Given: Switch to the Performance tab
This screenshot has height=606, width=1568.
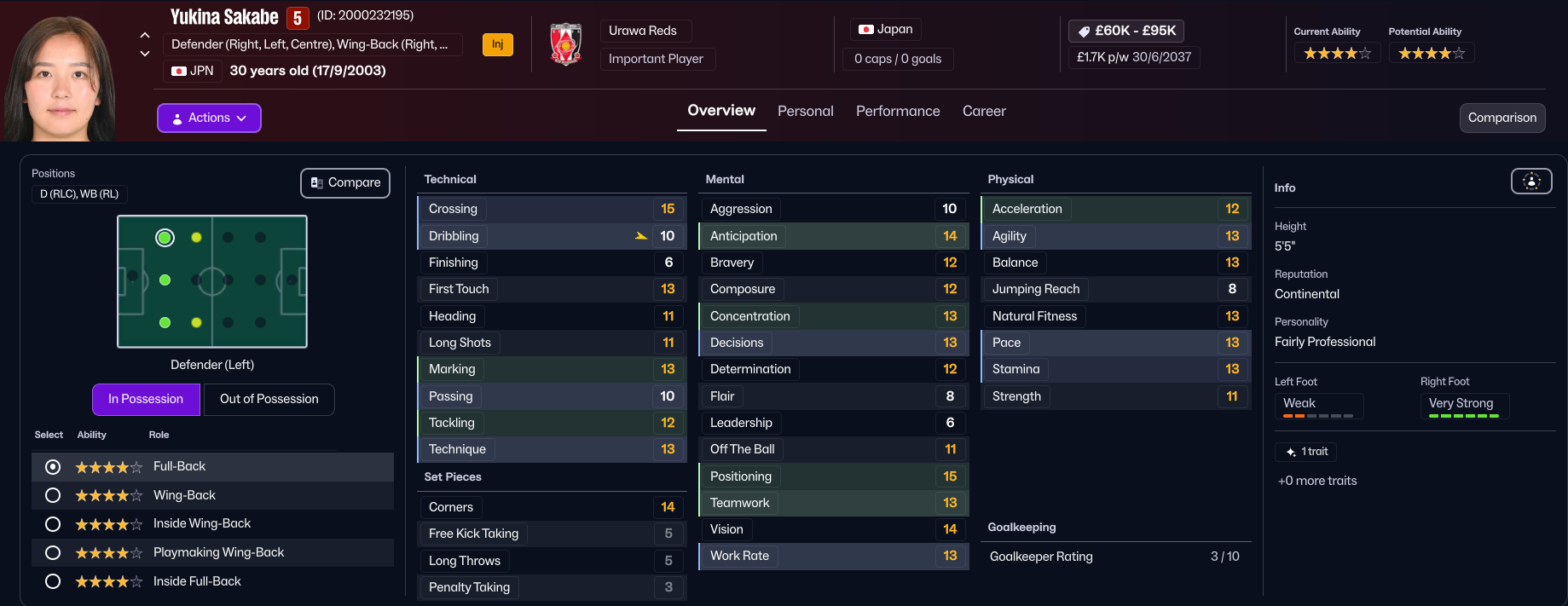Looking at the screenshot, I should coord(898,111).
